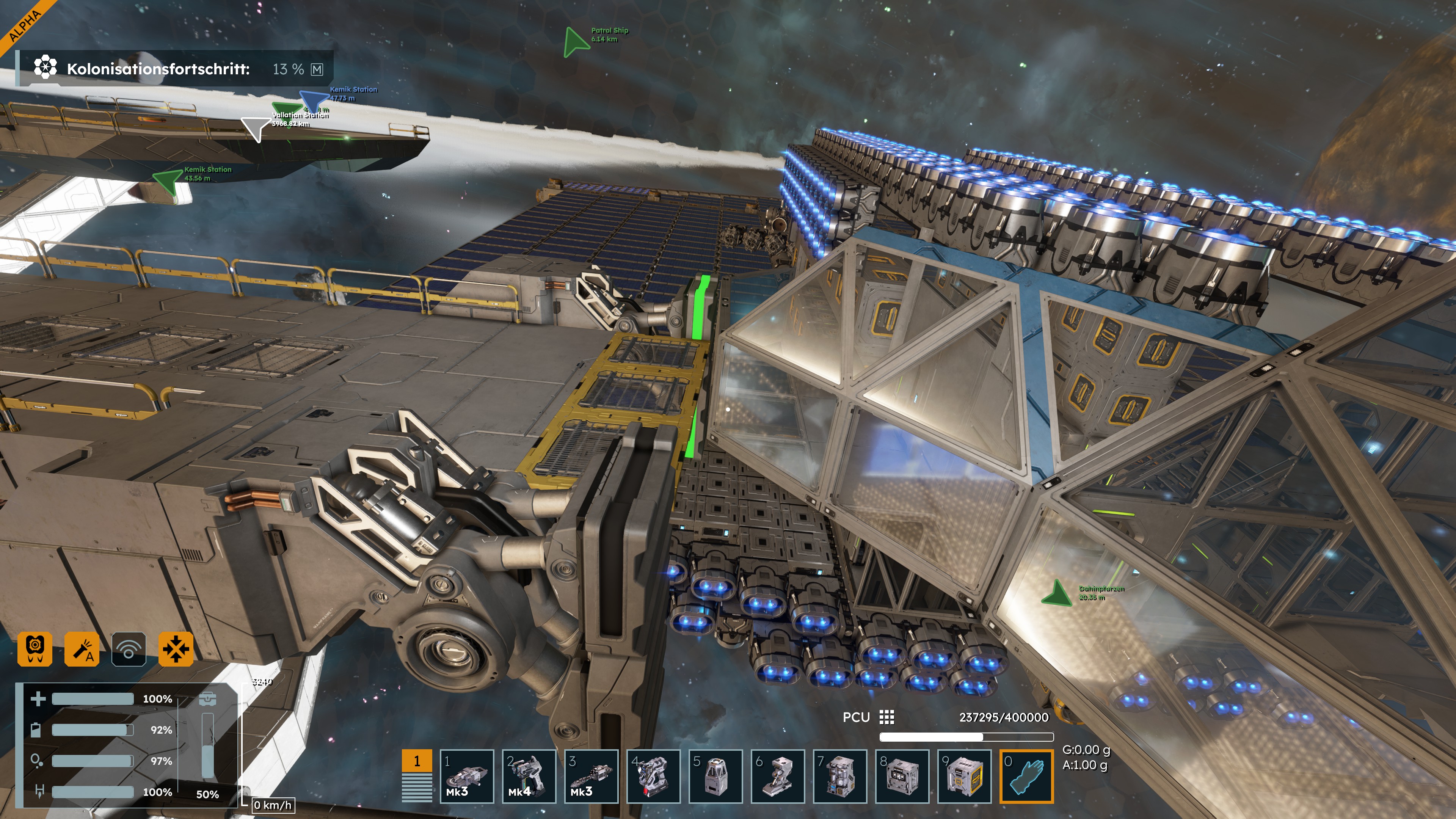Screen dimensions: 1456x819
Task: Choose the Mk3 hand drill slot
Action: pyautogui.click(x=591, y=775)
